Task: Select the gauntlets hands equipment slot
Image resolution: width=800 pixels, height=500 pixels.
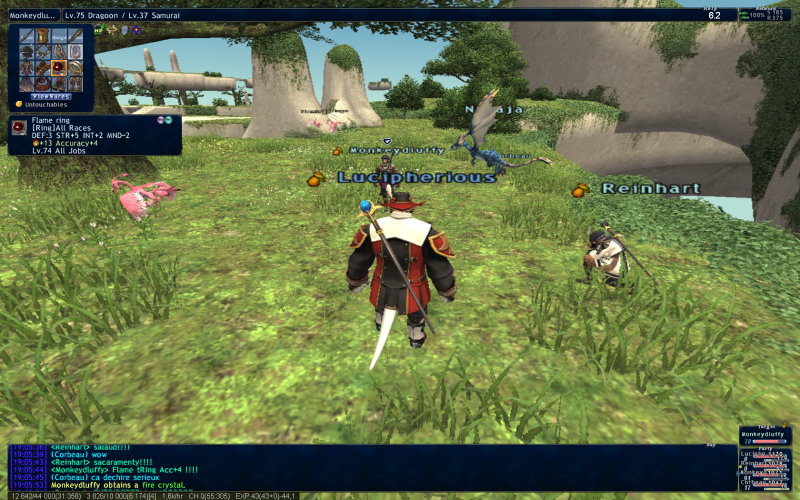Action: pos(44,67)
